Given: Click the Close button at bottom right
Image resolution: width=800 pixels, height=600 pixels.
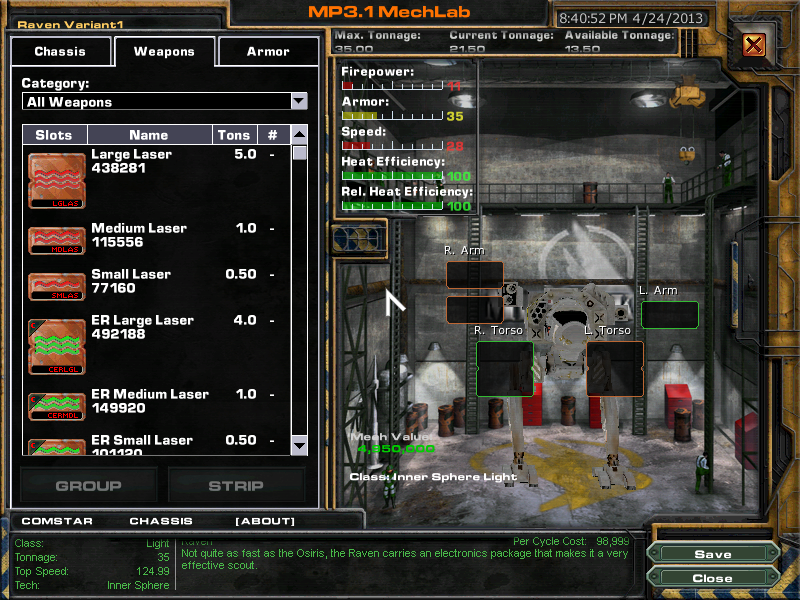Looking at the screenshot, I should [712, 578].
